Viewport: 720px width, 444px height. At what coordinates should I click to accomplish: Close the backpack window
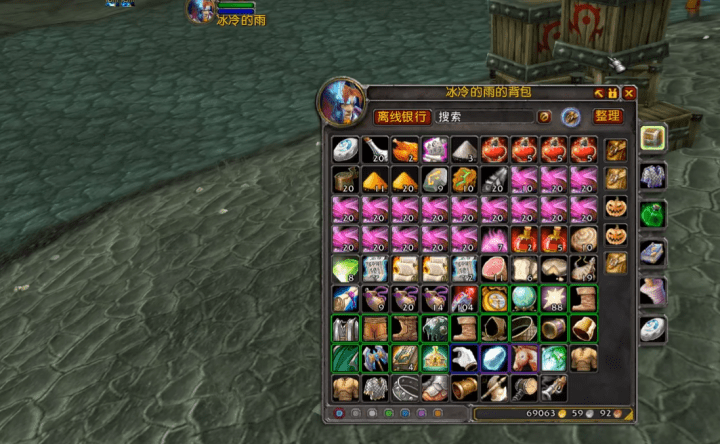629,92
